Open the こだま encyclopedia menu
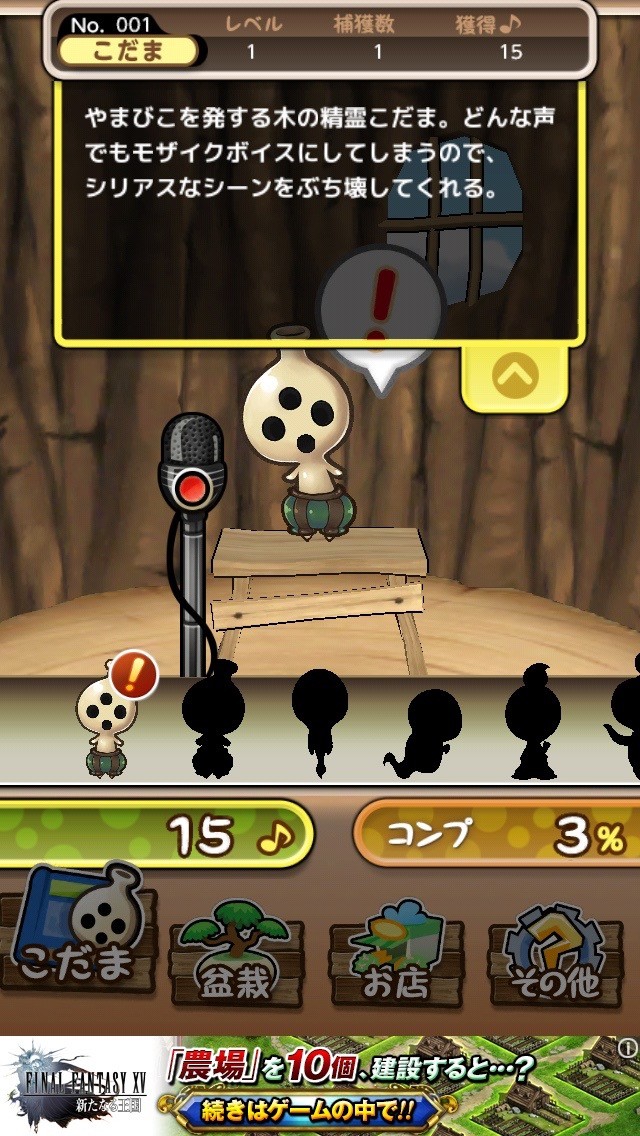640x1136 pixels. tap(81, 937)
